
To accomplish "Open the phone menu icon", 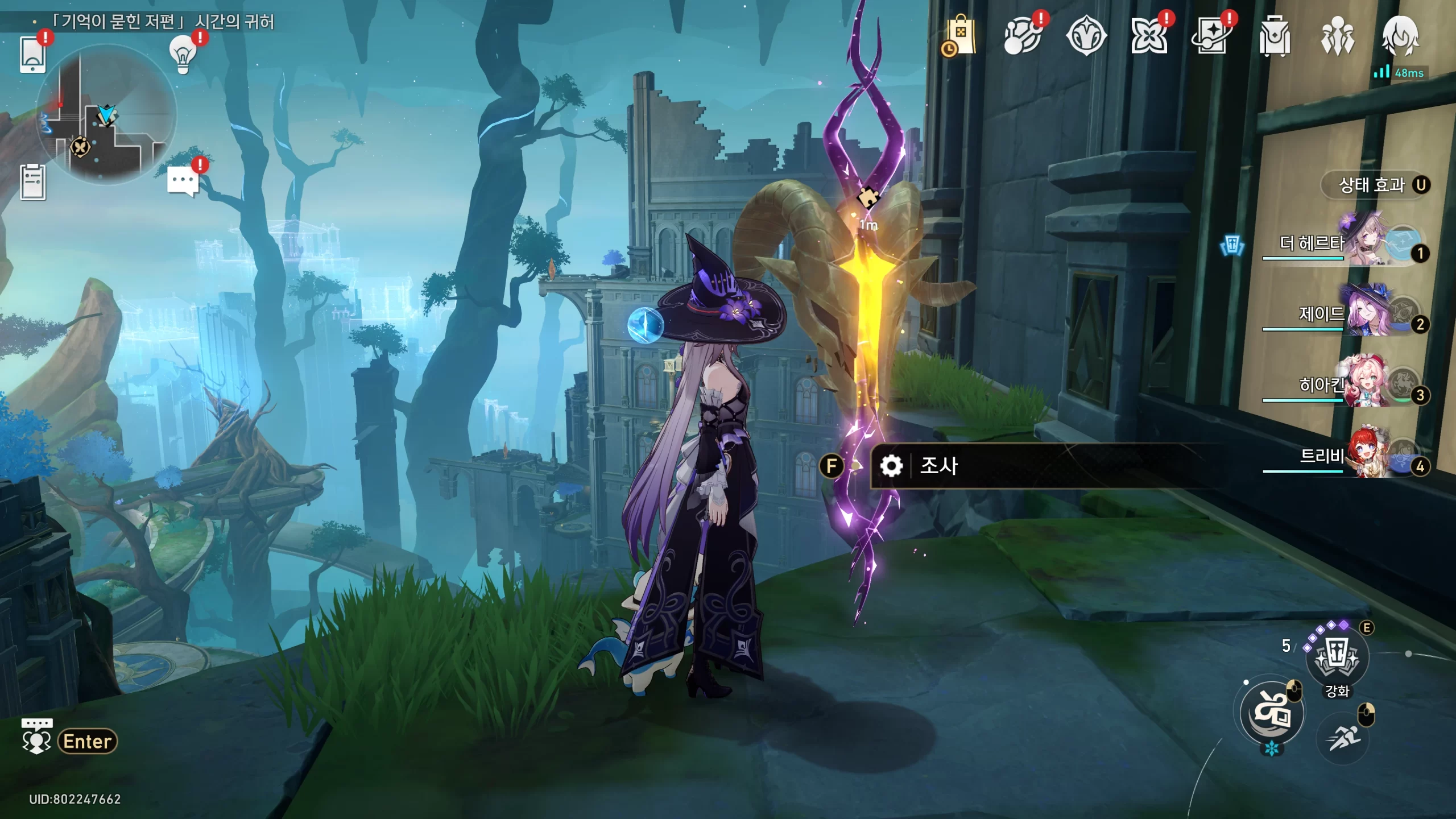I will tap(32, 55).
